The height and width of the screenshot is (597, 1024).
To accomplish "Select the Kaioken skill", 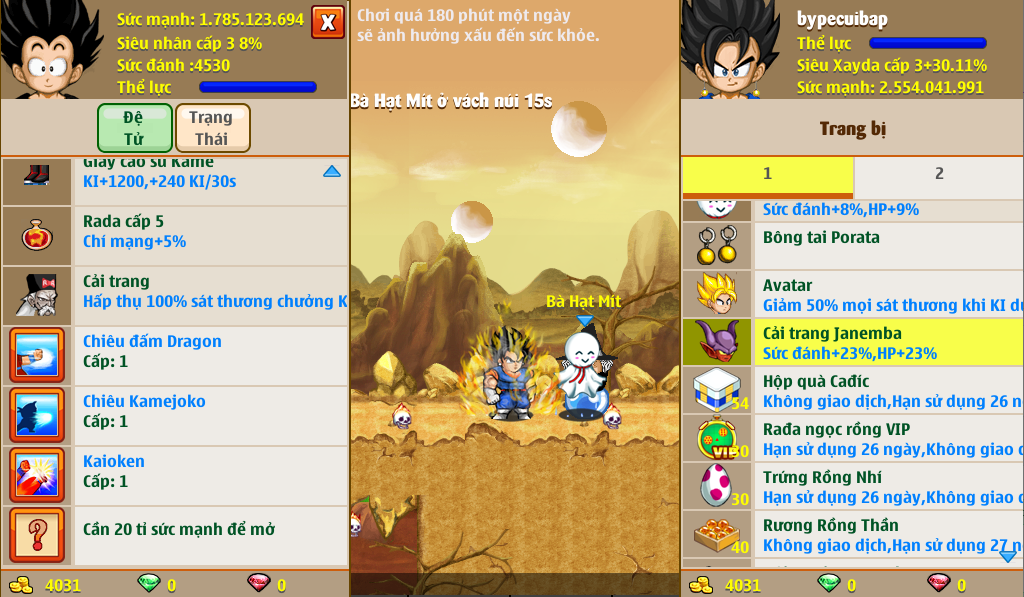I will point(175,472).
